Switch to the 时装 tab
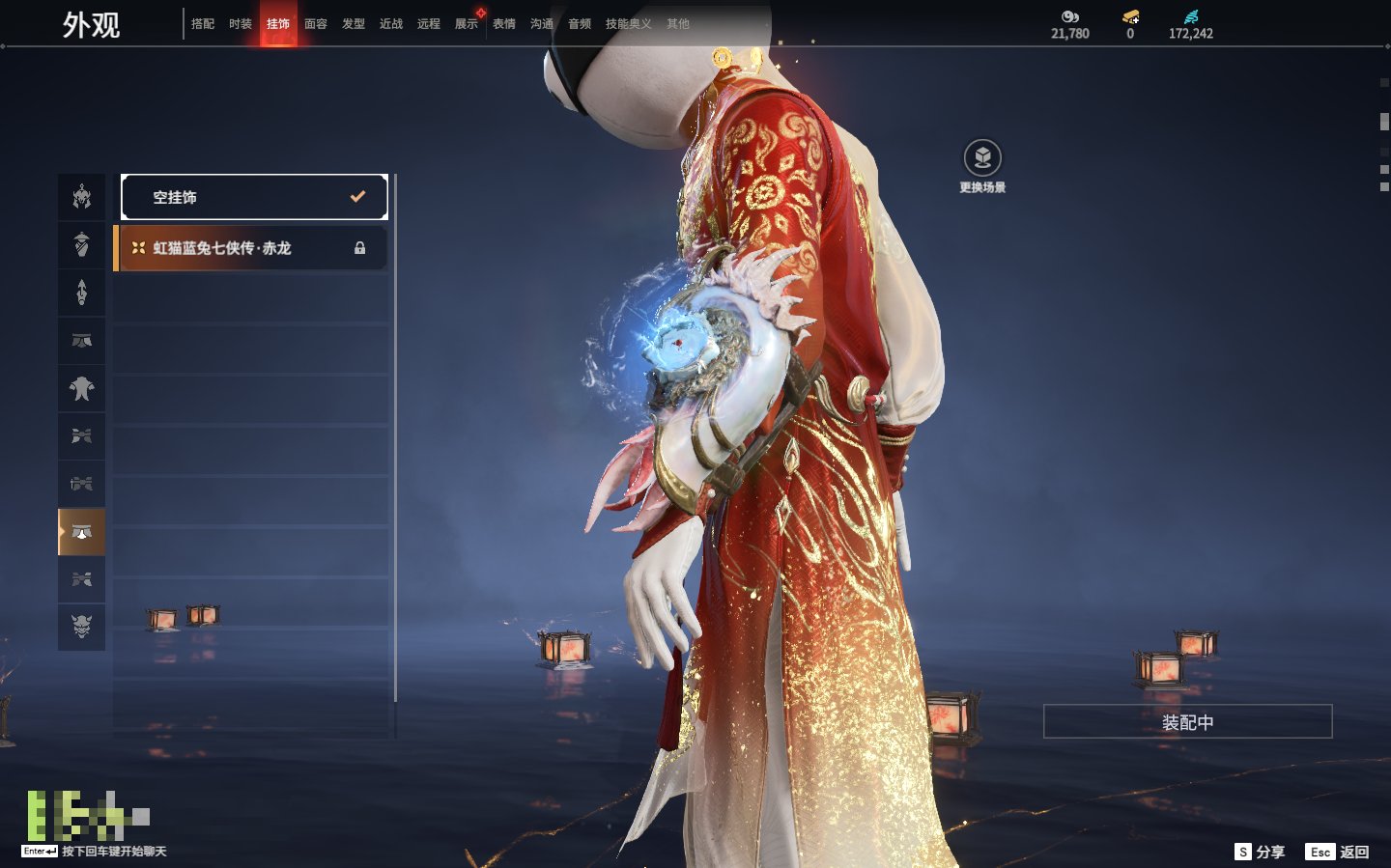Image resolution: width=1391 pixels, height=868 pixels. tap(241, 24)
